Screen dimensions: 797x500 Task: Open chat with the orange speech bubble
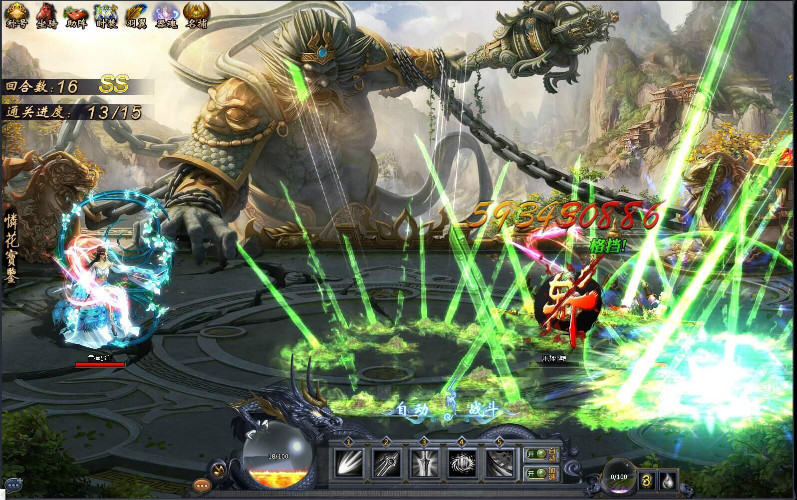coord(203,485)
